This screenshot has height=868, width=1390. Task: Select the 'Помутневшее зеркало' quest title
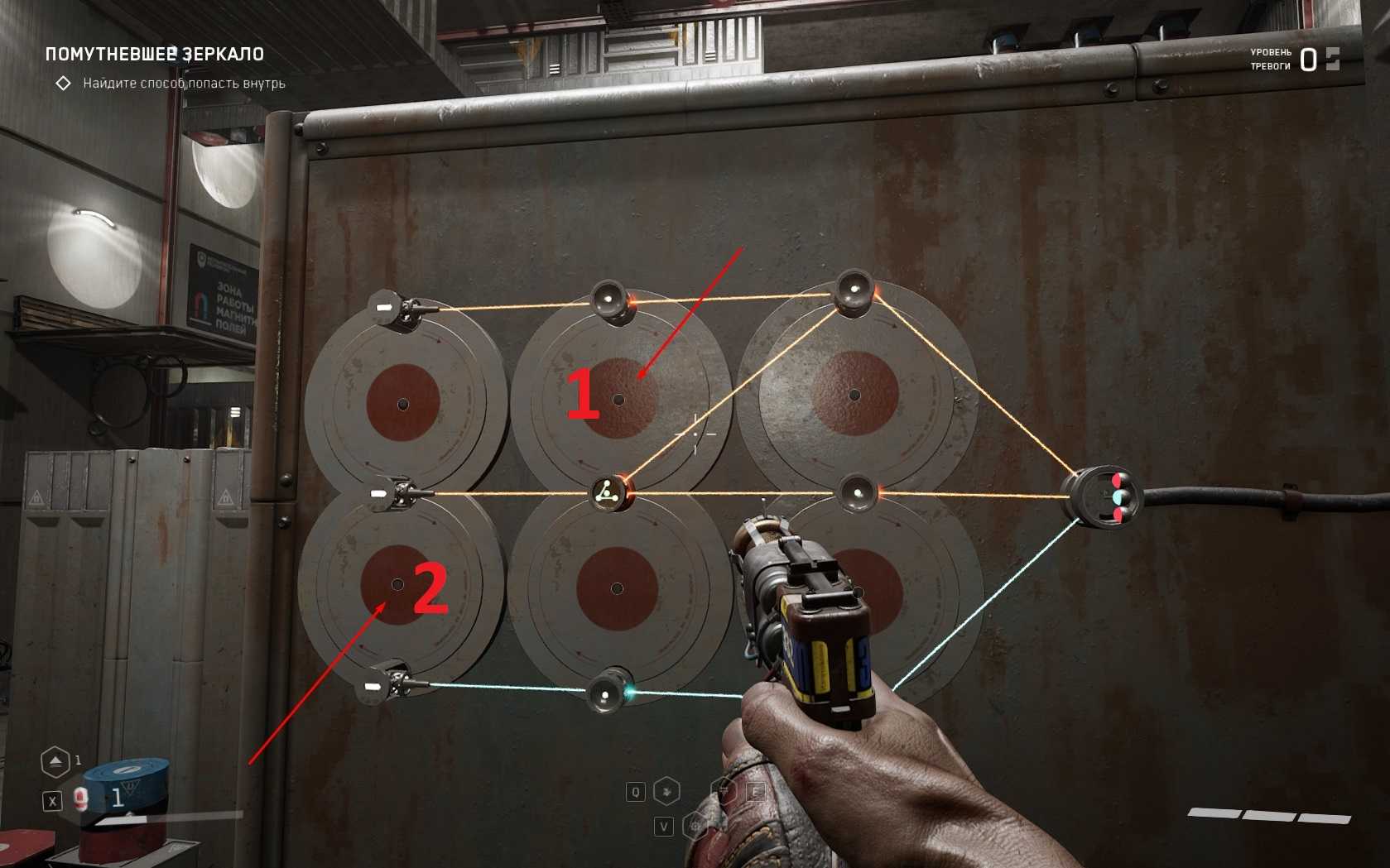coord(155,55)
